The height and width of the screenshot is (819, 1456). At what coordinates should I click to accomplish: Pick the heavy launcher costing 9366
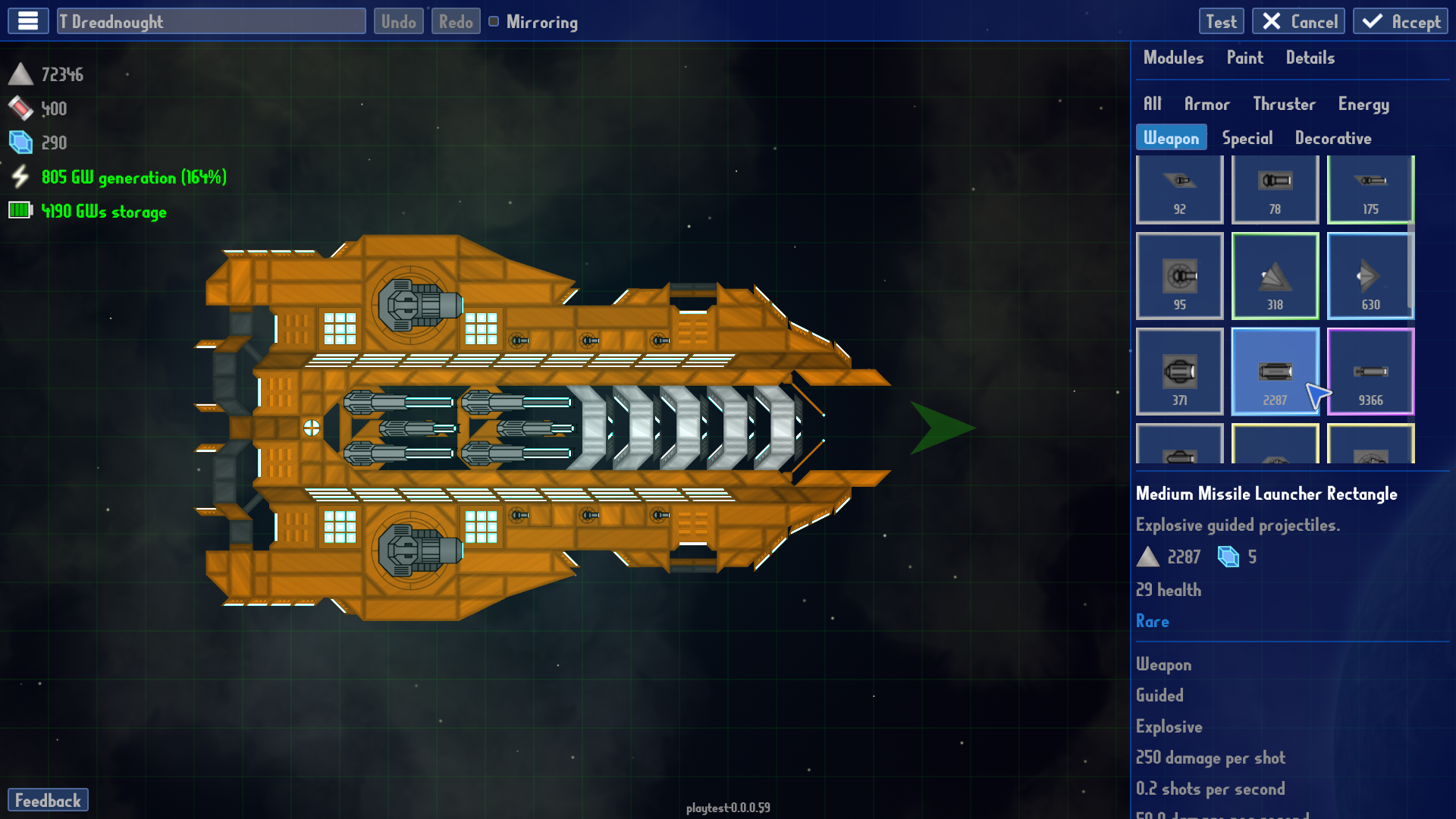pos(1370,371)
